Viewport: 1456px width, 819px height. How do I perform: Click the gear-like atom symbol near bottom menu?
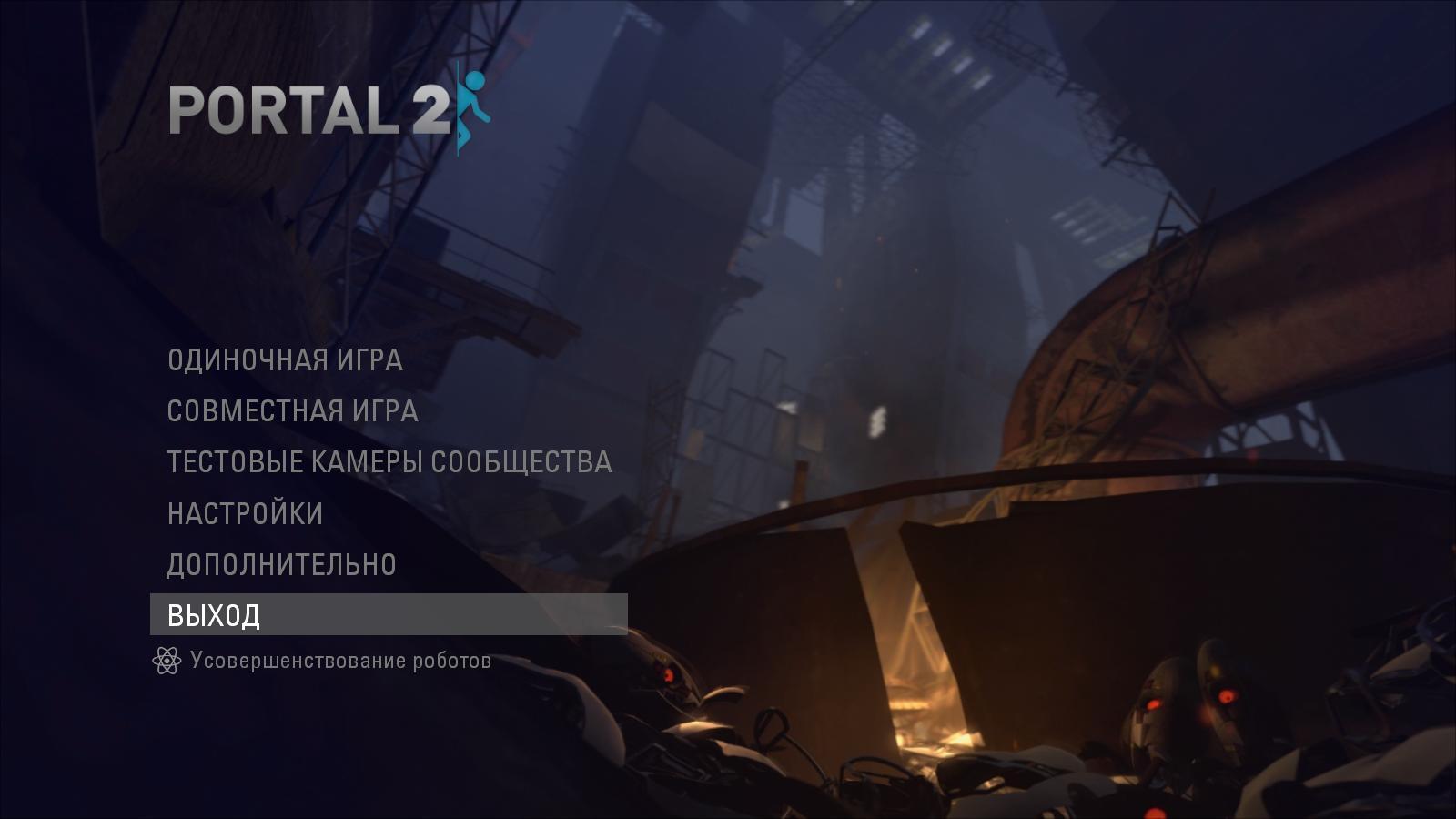167,662
